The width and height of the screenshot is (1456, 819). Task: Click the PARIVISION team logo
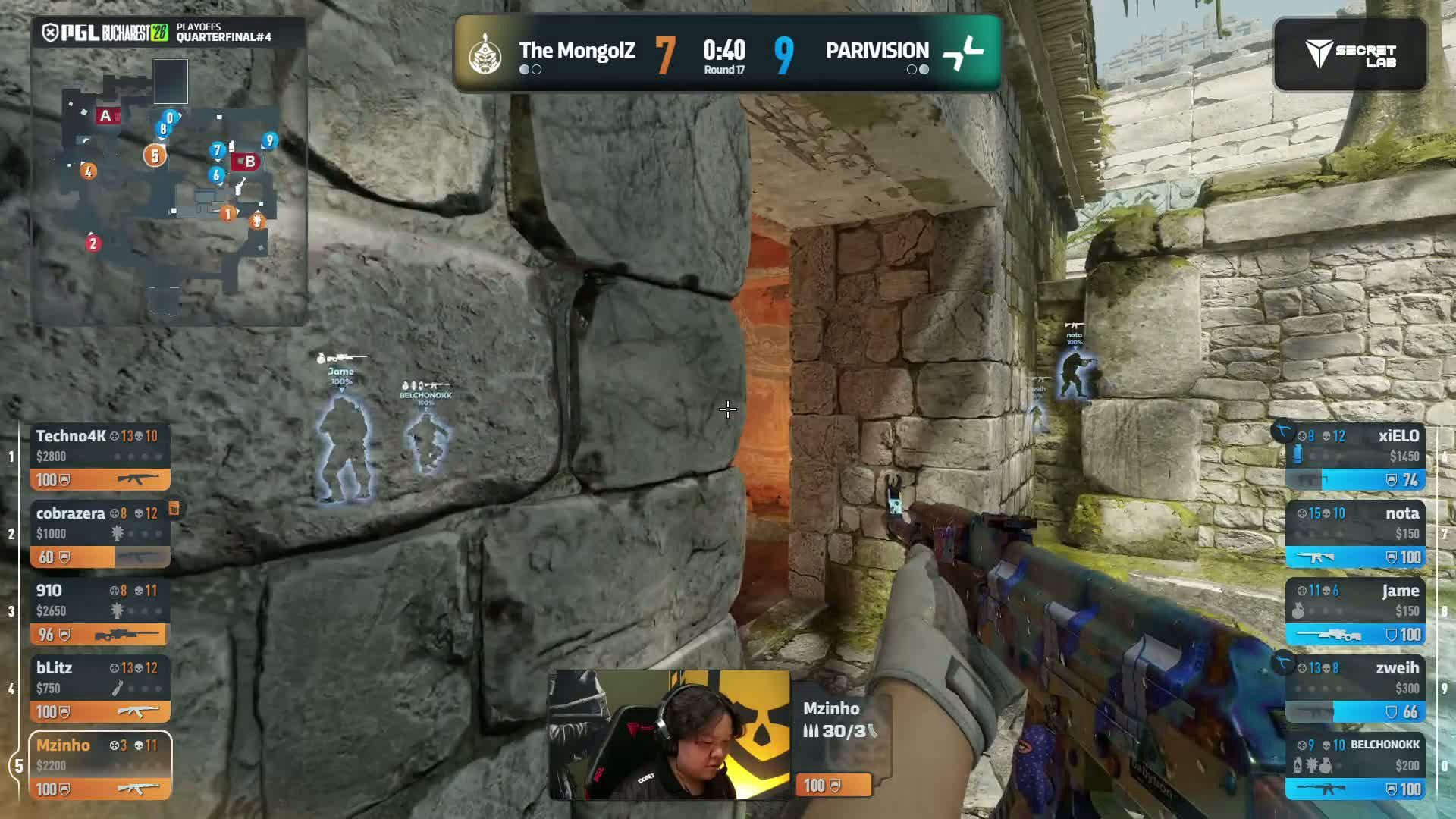[963, 53]
